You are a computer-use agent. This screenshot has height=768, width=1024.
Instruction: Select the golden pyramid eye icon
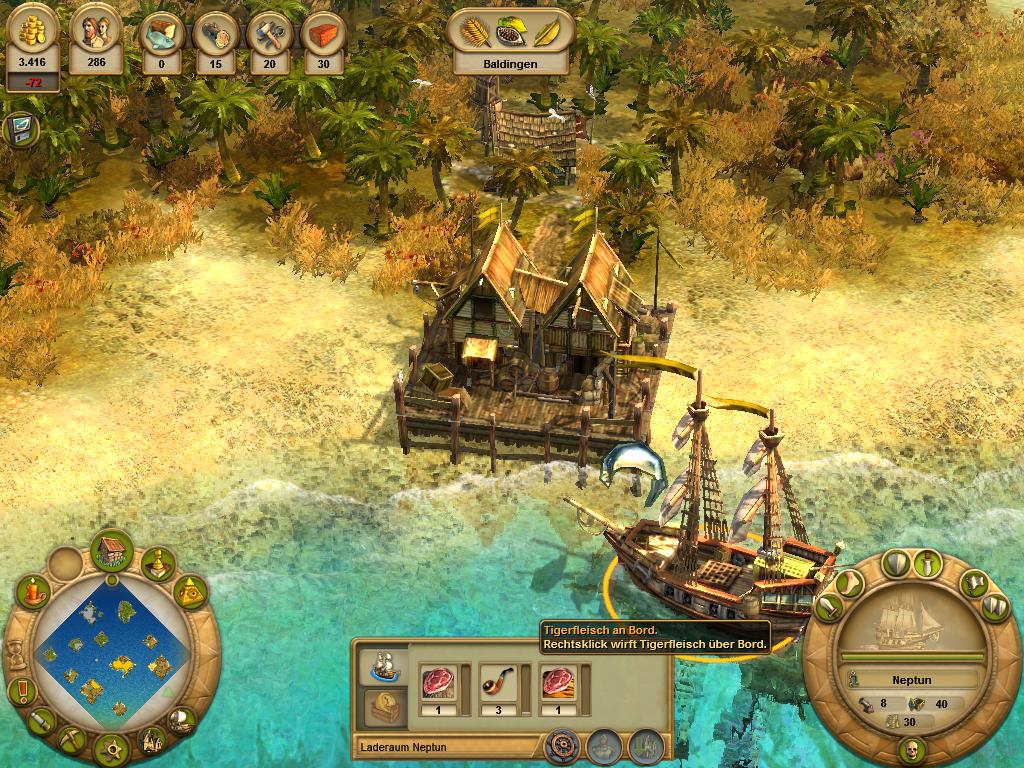click(190, 593)
